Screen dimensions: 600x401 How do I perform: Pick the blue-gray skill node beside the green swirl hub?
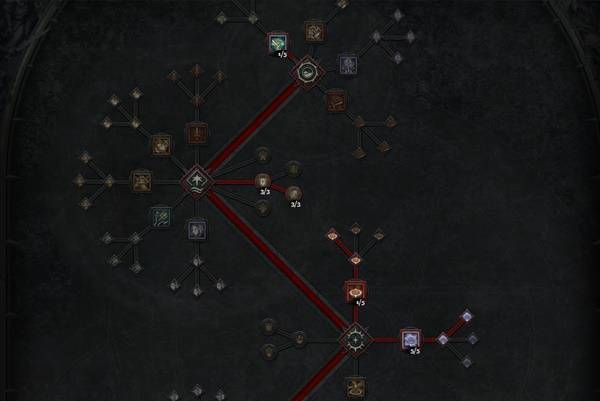(347, 63)
